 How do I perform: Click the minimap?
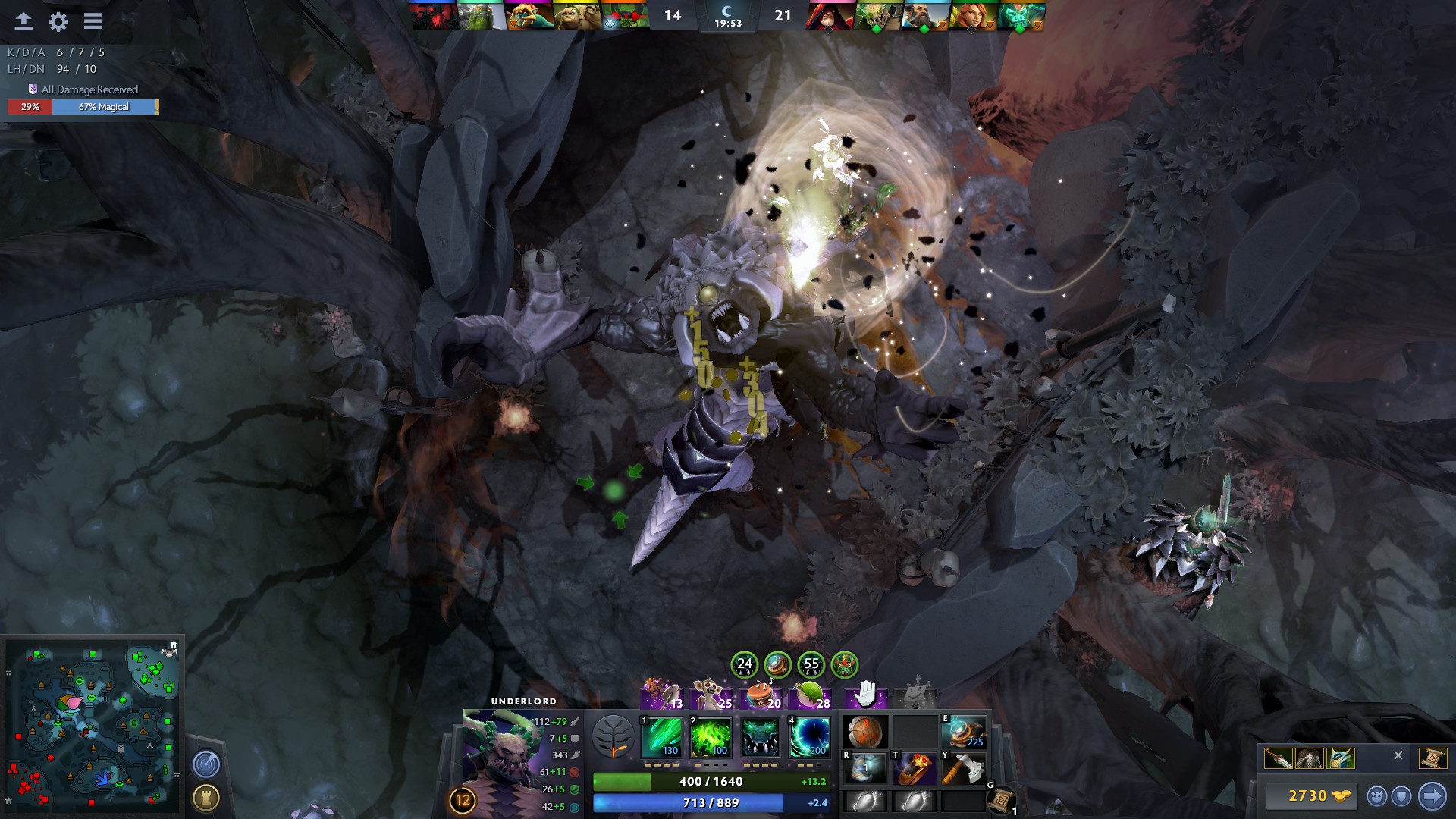93,726
